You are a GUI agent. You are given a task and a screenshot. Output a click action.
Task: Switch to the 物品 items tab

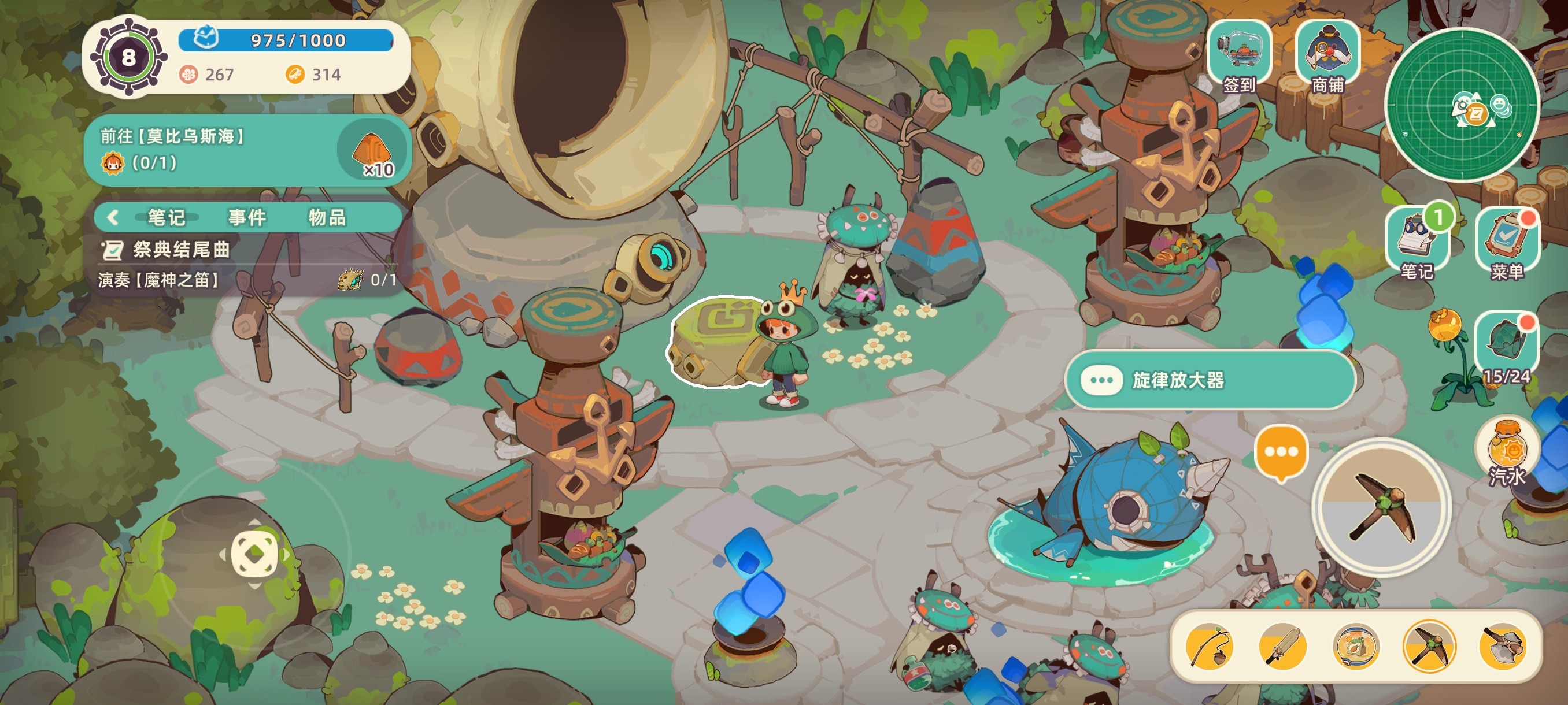(327, 217)
